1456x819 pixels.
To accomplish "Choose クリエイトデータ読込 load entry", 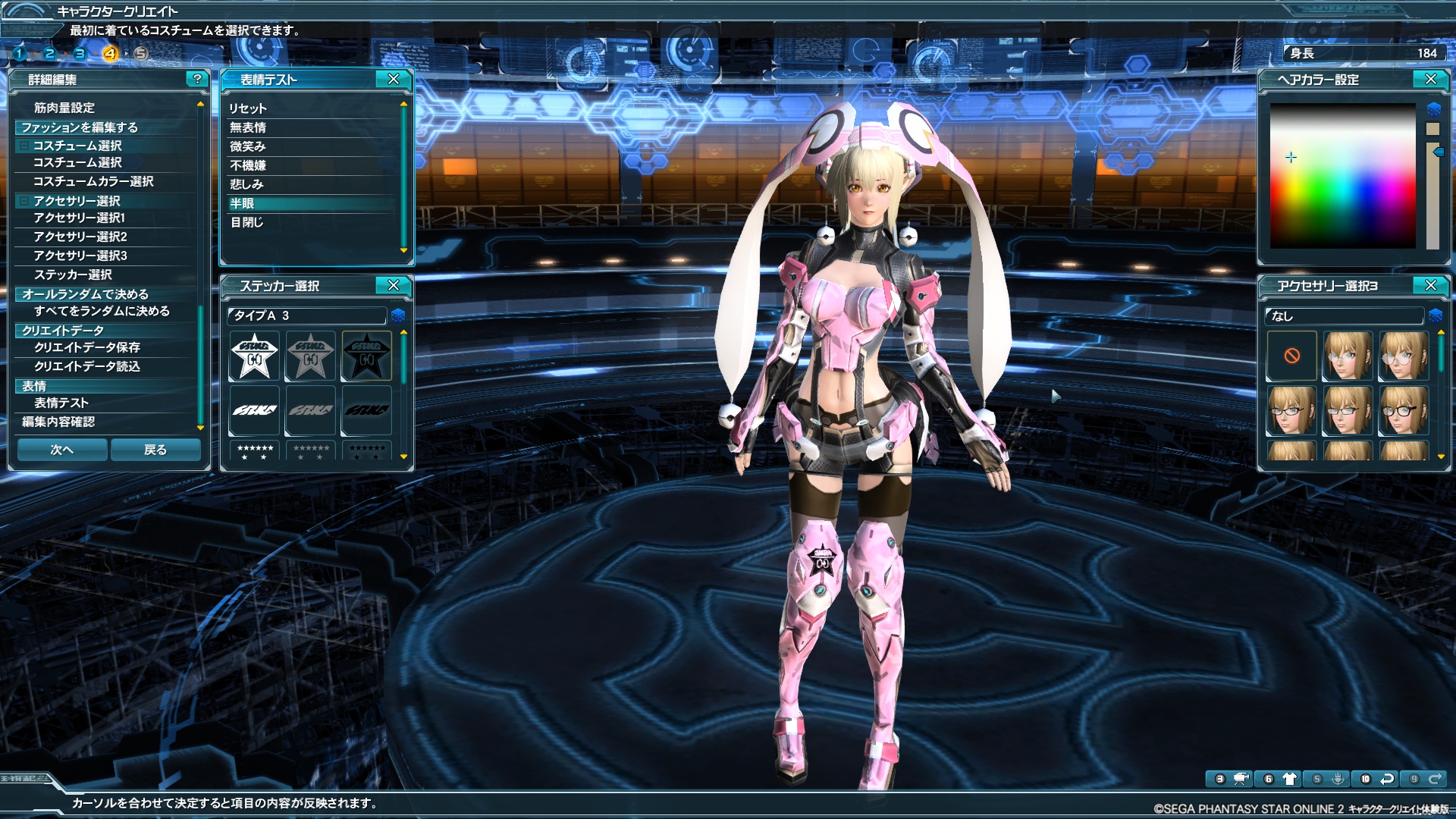I will pos(87,366).
